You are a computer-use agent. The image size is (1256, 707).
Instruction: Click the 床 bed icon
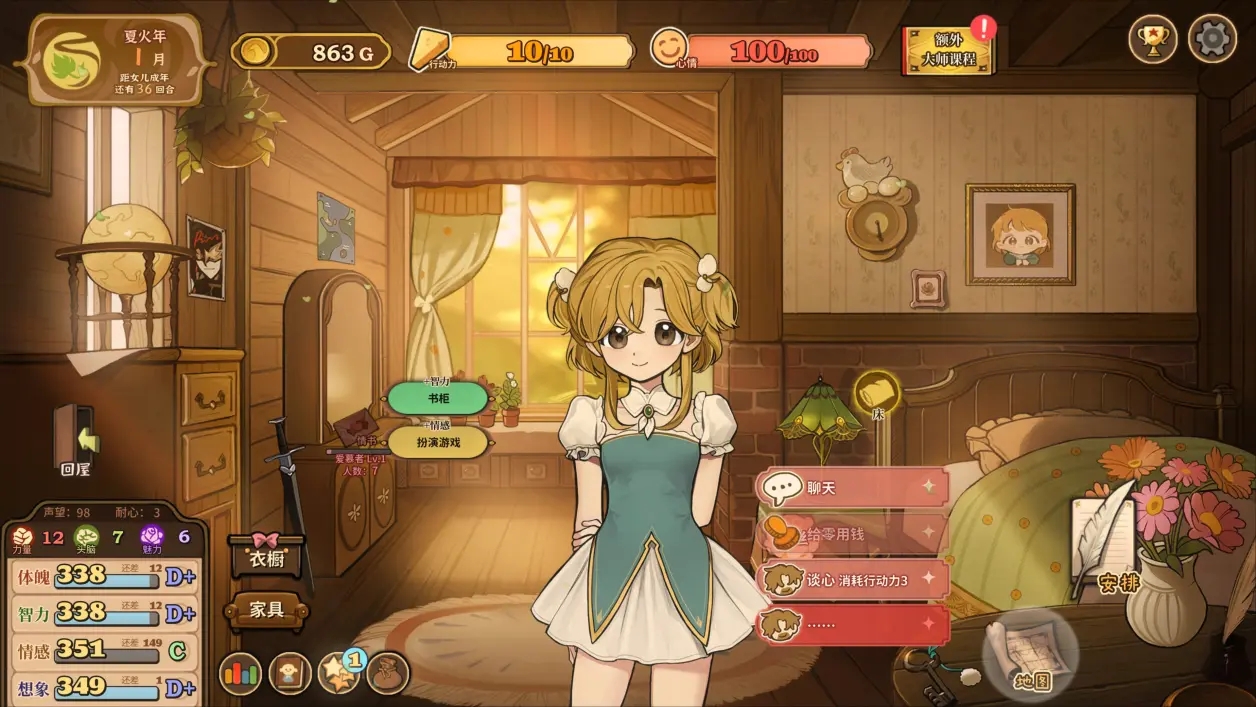point(877,392)
